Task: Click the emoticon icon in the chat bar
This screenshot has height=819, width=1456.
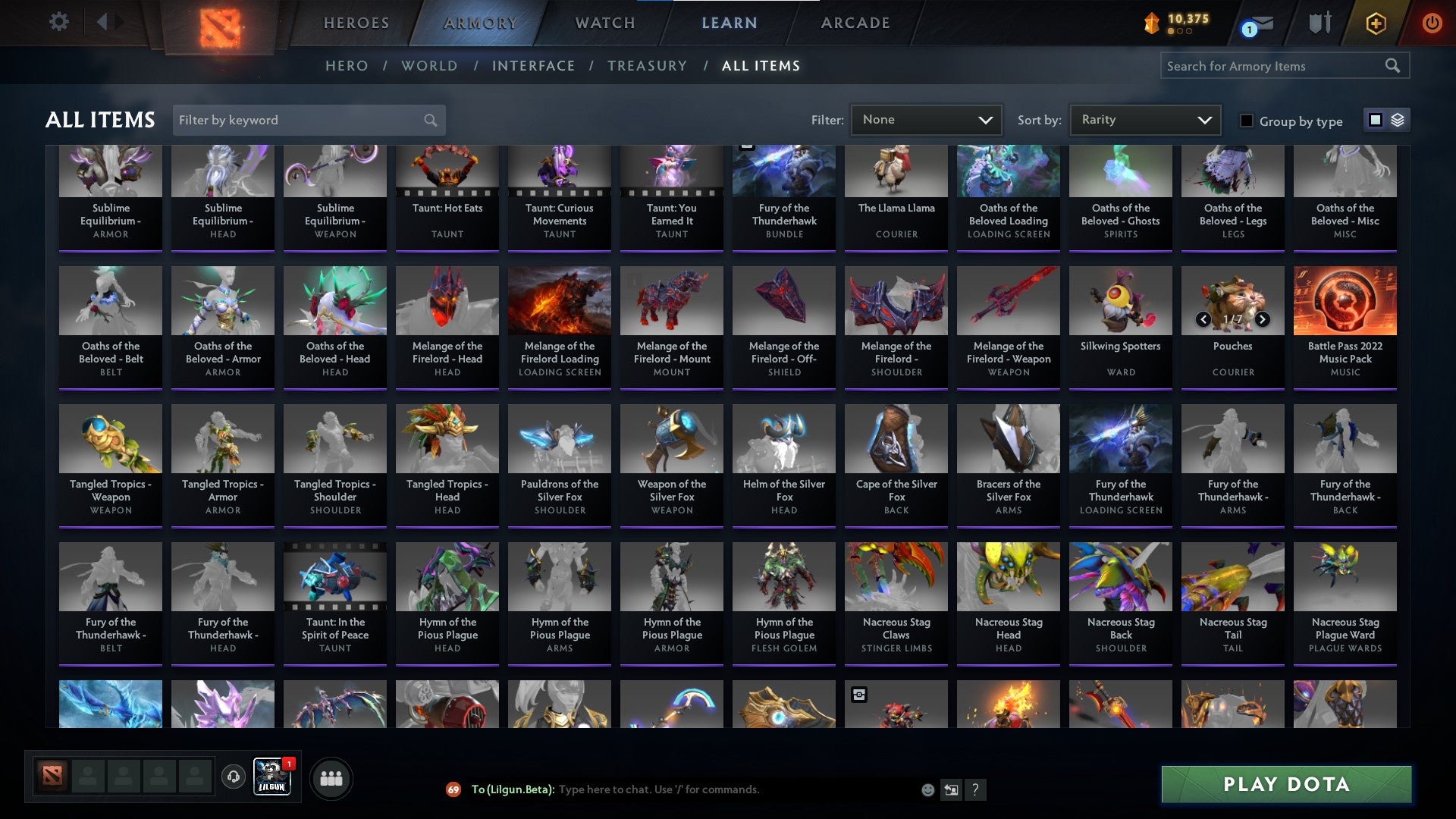Action: [x=927, y=789]
